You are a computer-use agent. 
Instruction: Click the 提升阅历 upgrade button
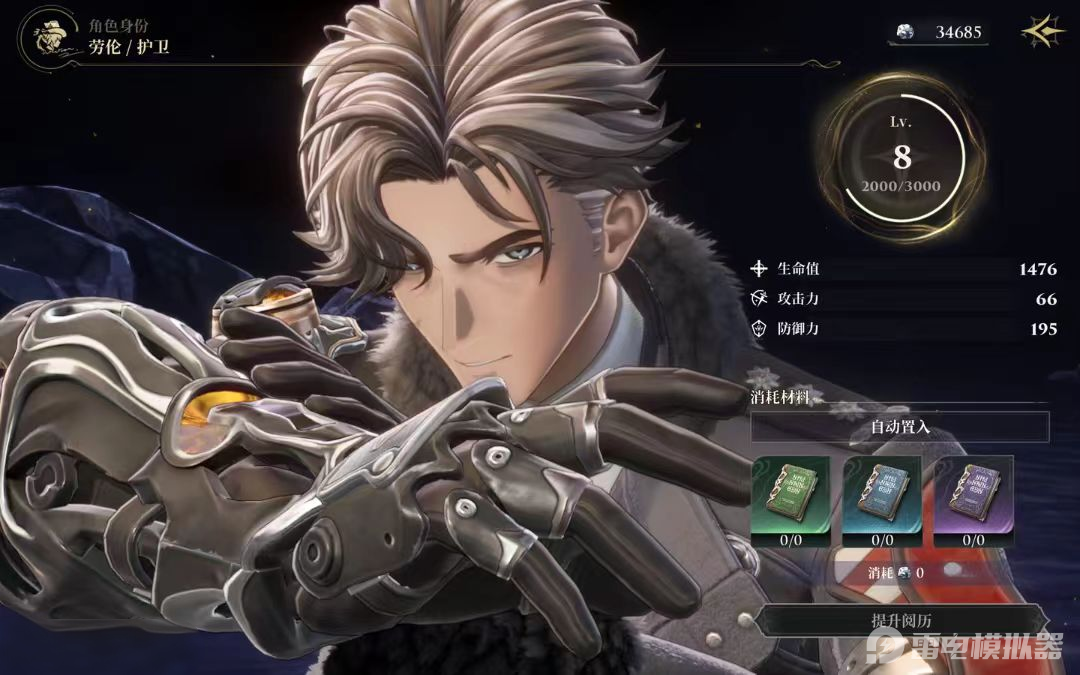(x=900, y=622)
